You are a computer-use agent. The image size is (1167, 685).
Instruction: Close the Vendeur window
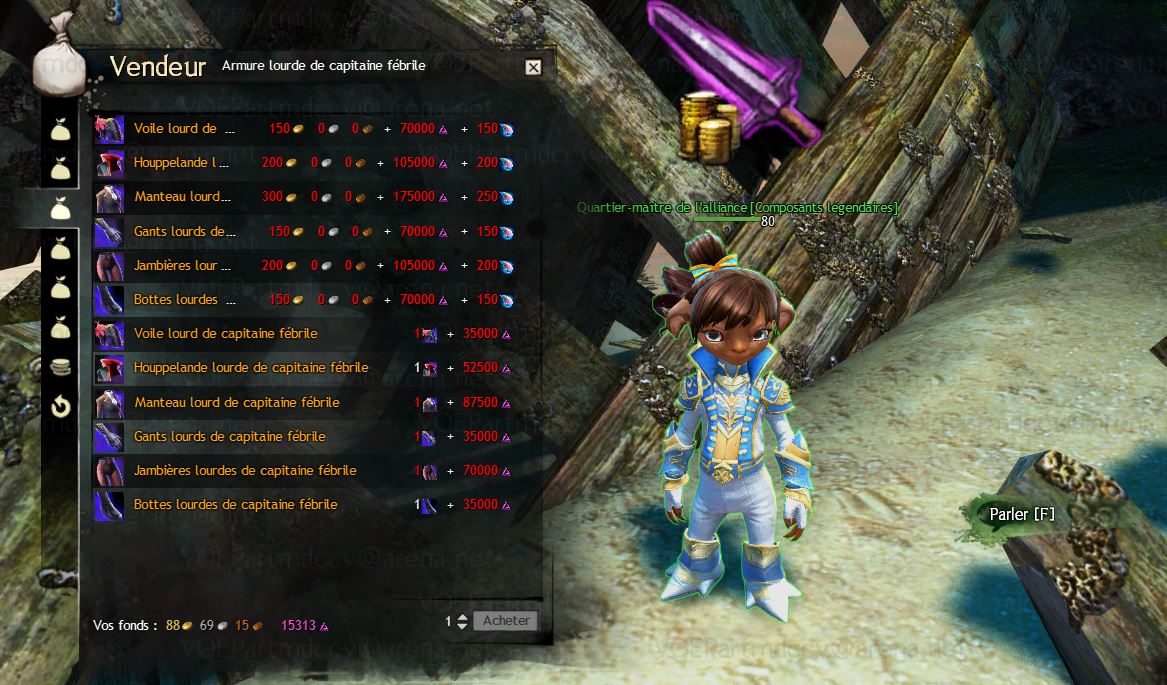tap(533, 67)
